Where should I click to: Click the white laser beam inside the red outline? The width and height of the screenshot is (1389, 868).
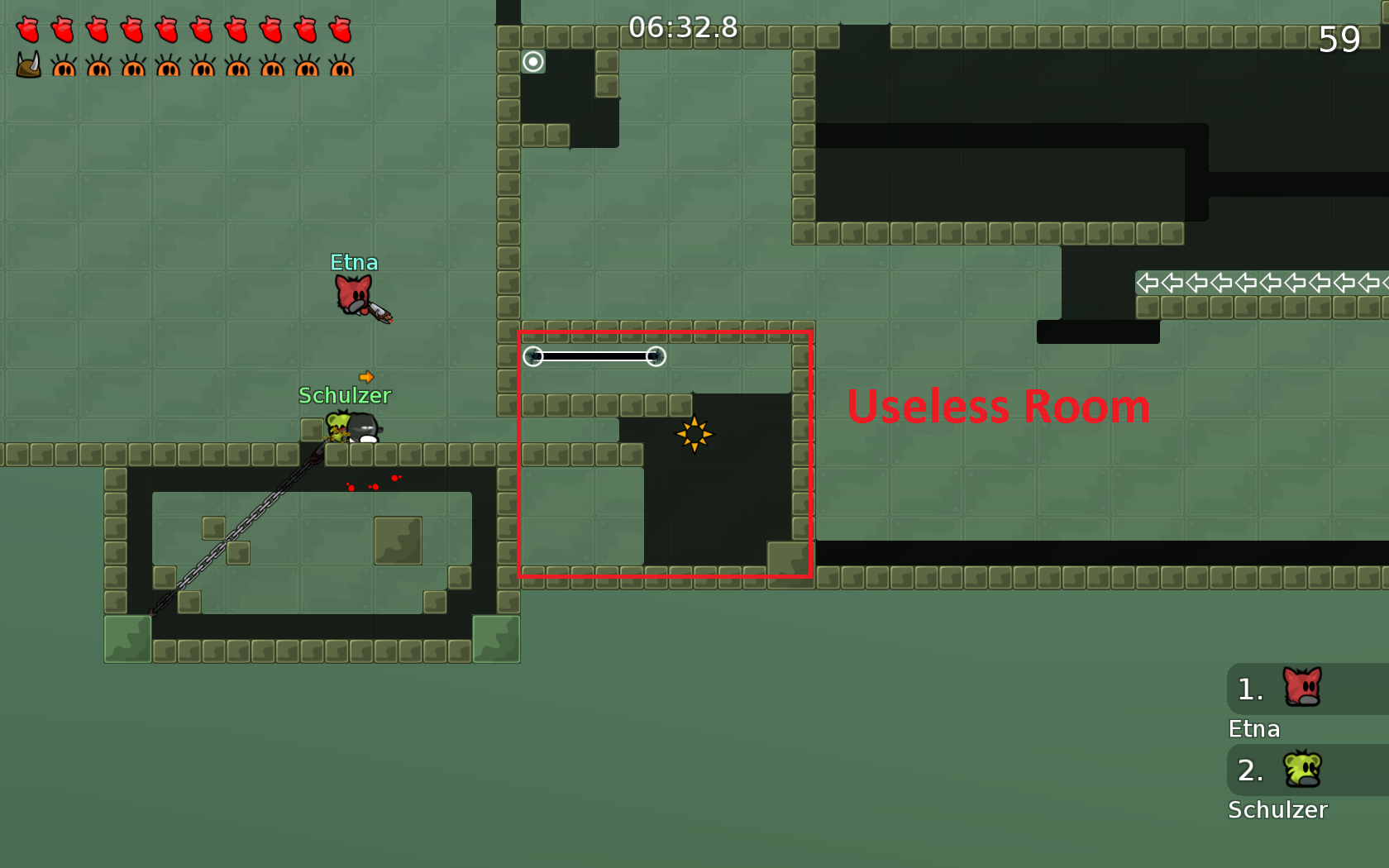pyautogui.click(x=595, y=356)
